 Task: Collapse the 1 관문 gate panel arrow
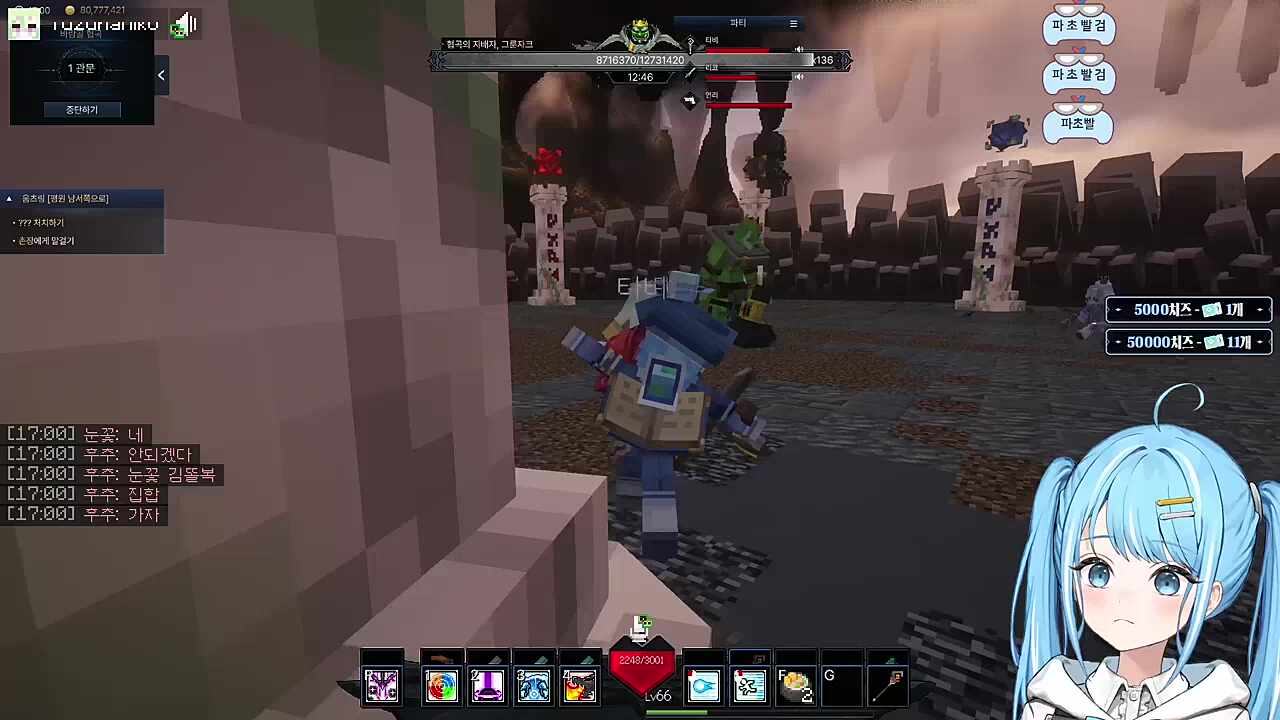[x=161, y=75]
